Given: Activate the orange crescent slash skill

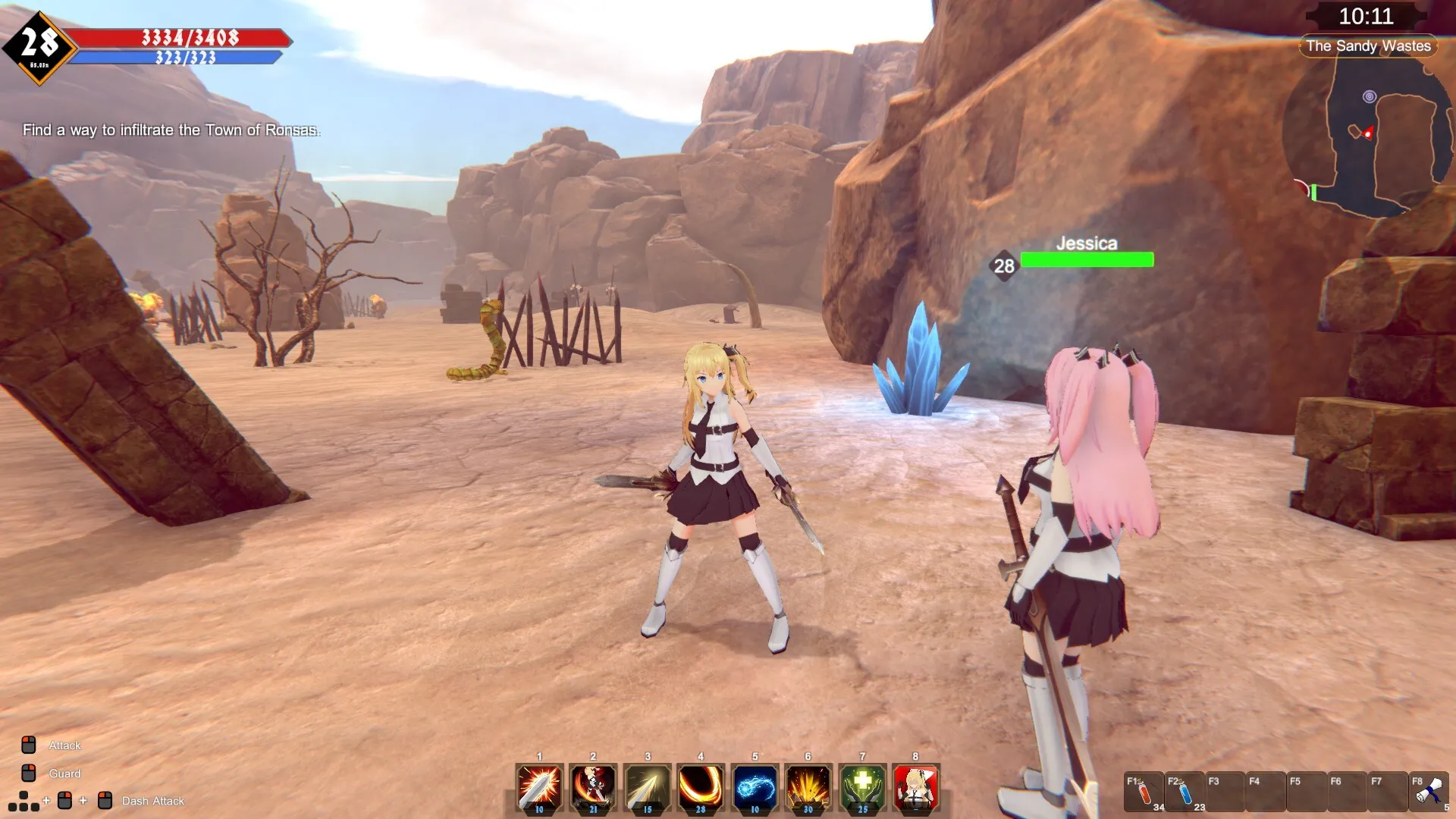Looking at the screenshot, I should click(x=701, y=788).
